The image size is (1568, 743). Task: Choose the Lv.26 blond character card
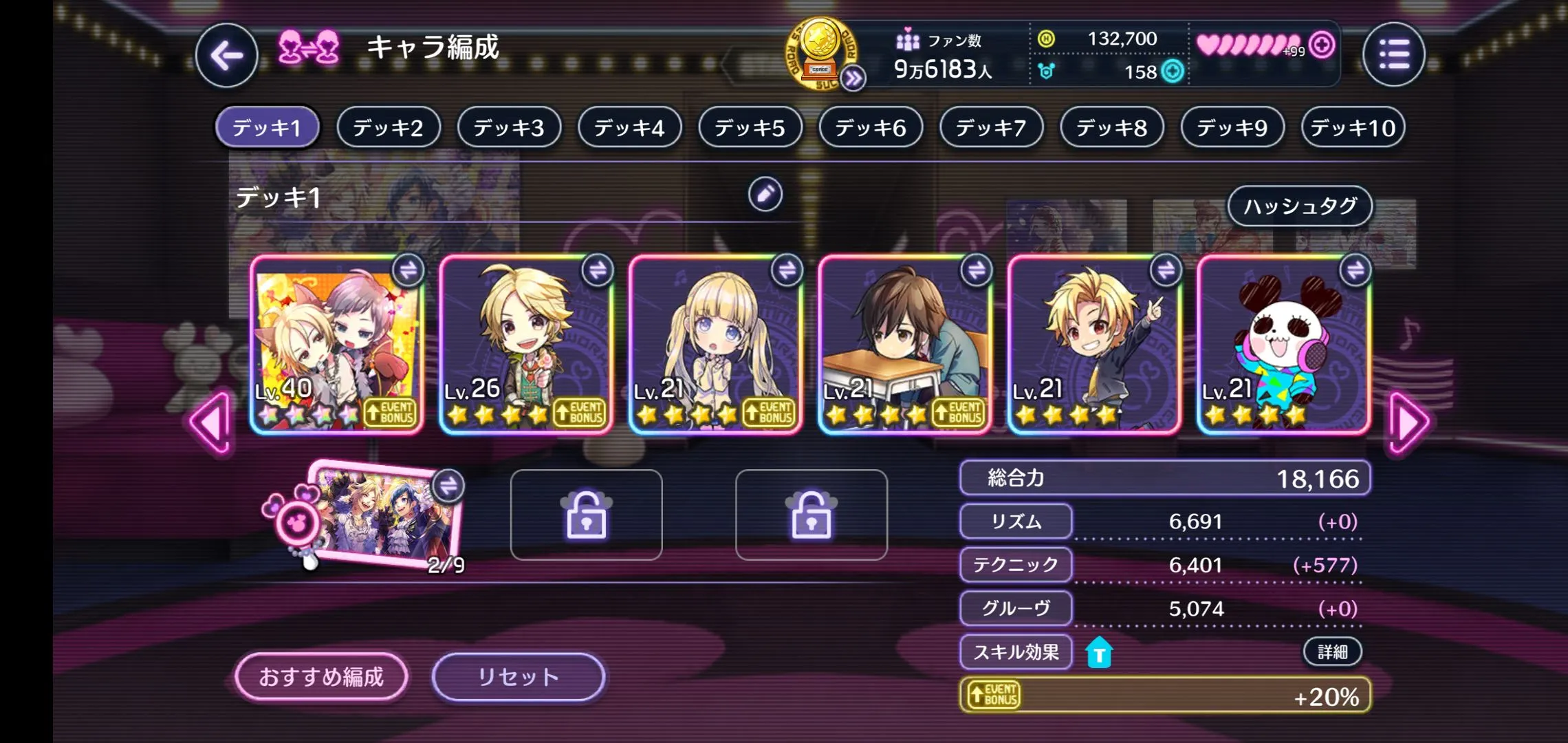tap(525, 344)
